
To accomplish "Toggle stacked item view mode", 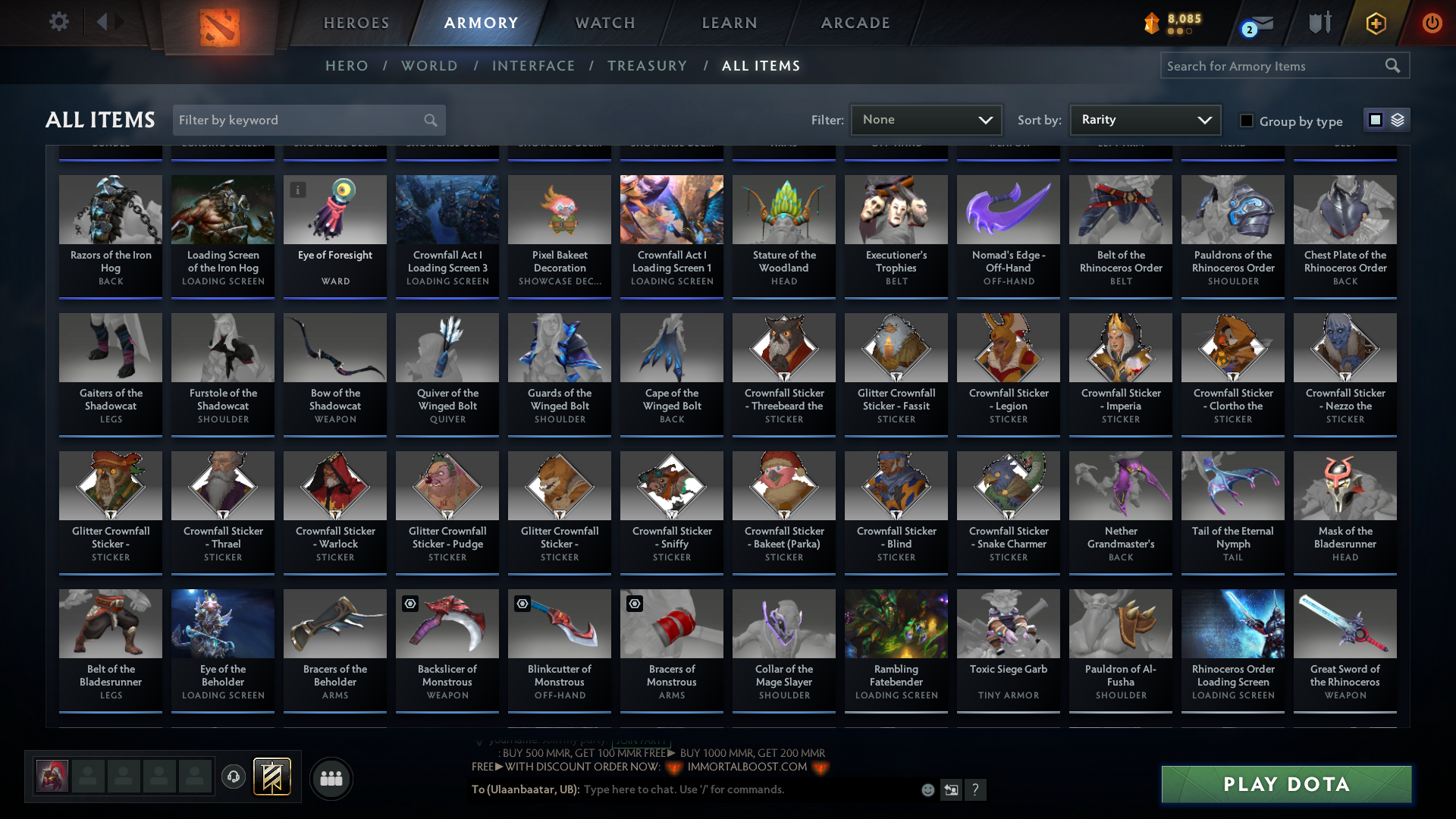I will [1398, 119].
